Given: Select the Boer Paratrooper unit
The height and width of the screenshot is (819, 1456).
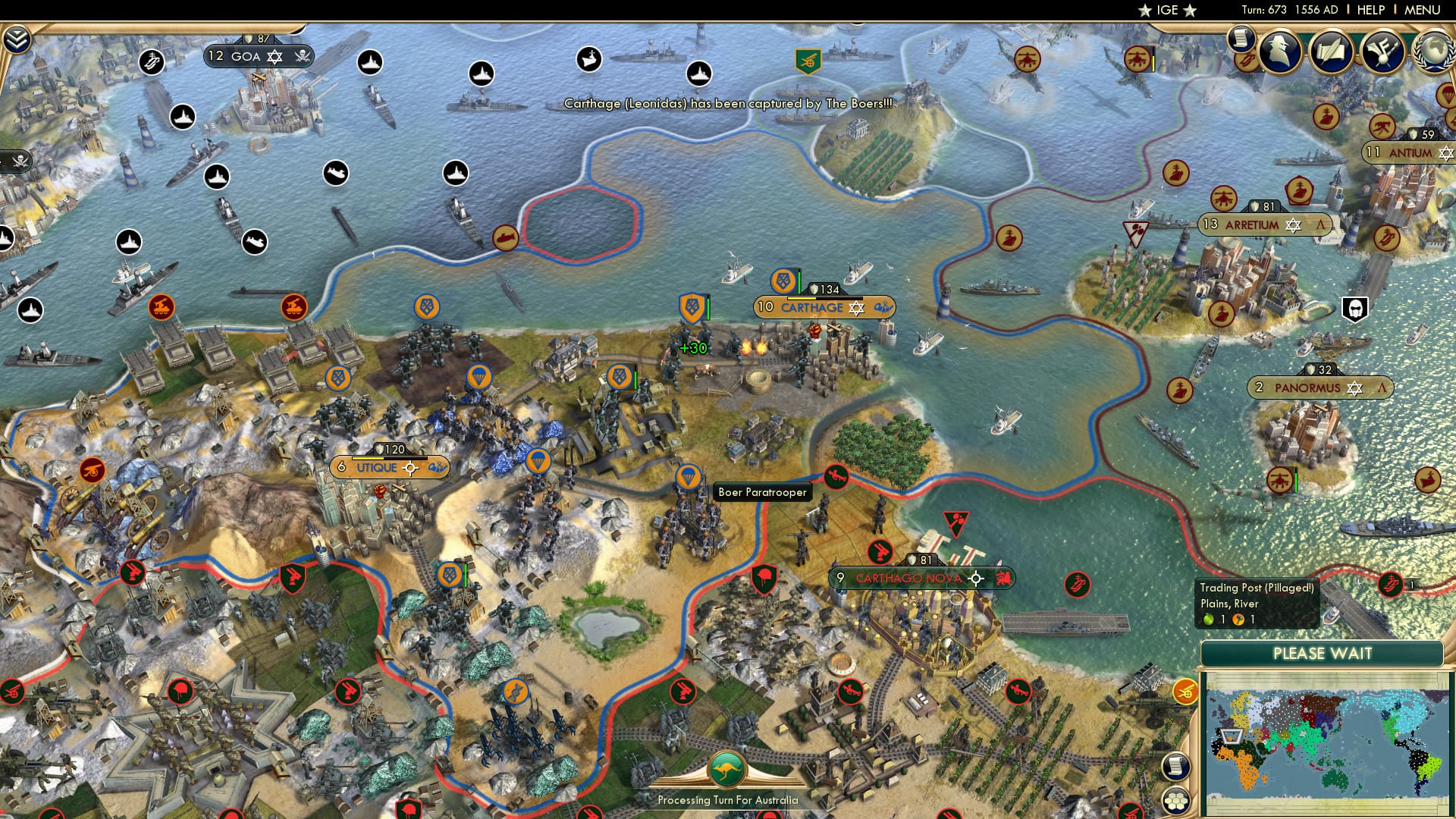Looking at the screenshot, I should [x=686, y=476].
